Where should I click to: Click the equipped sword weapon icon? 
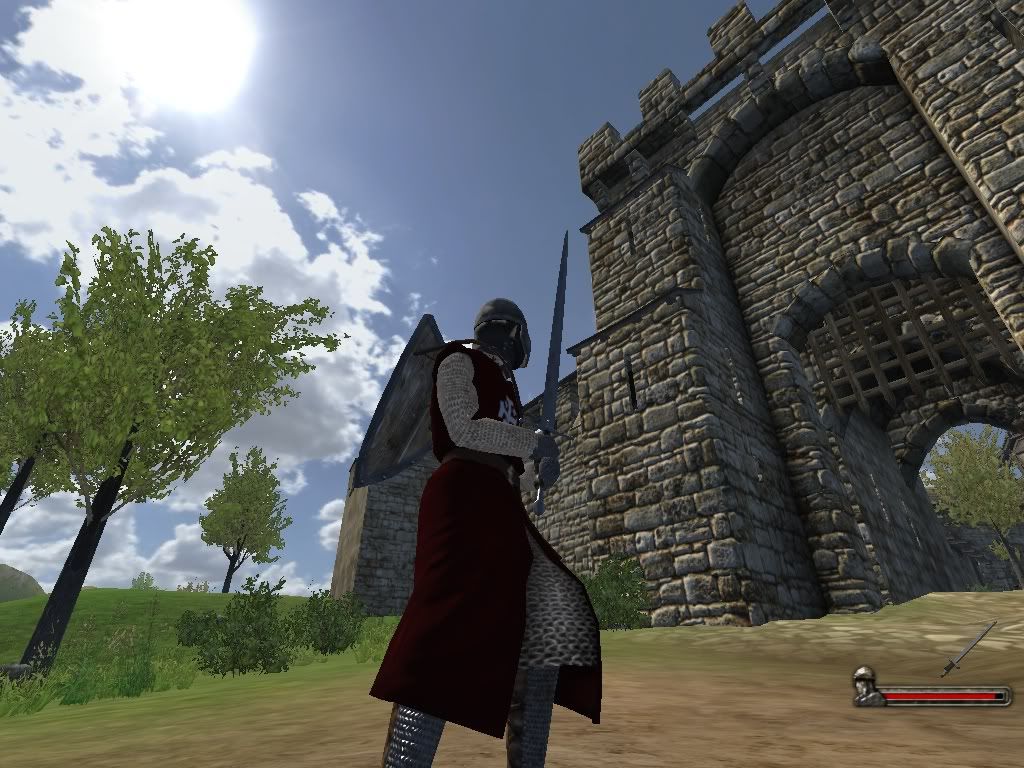[968, 649]
